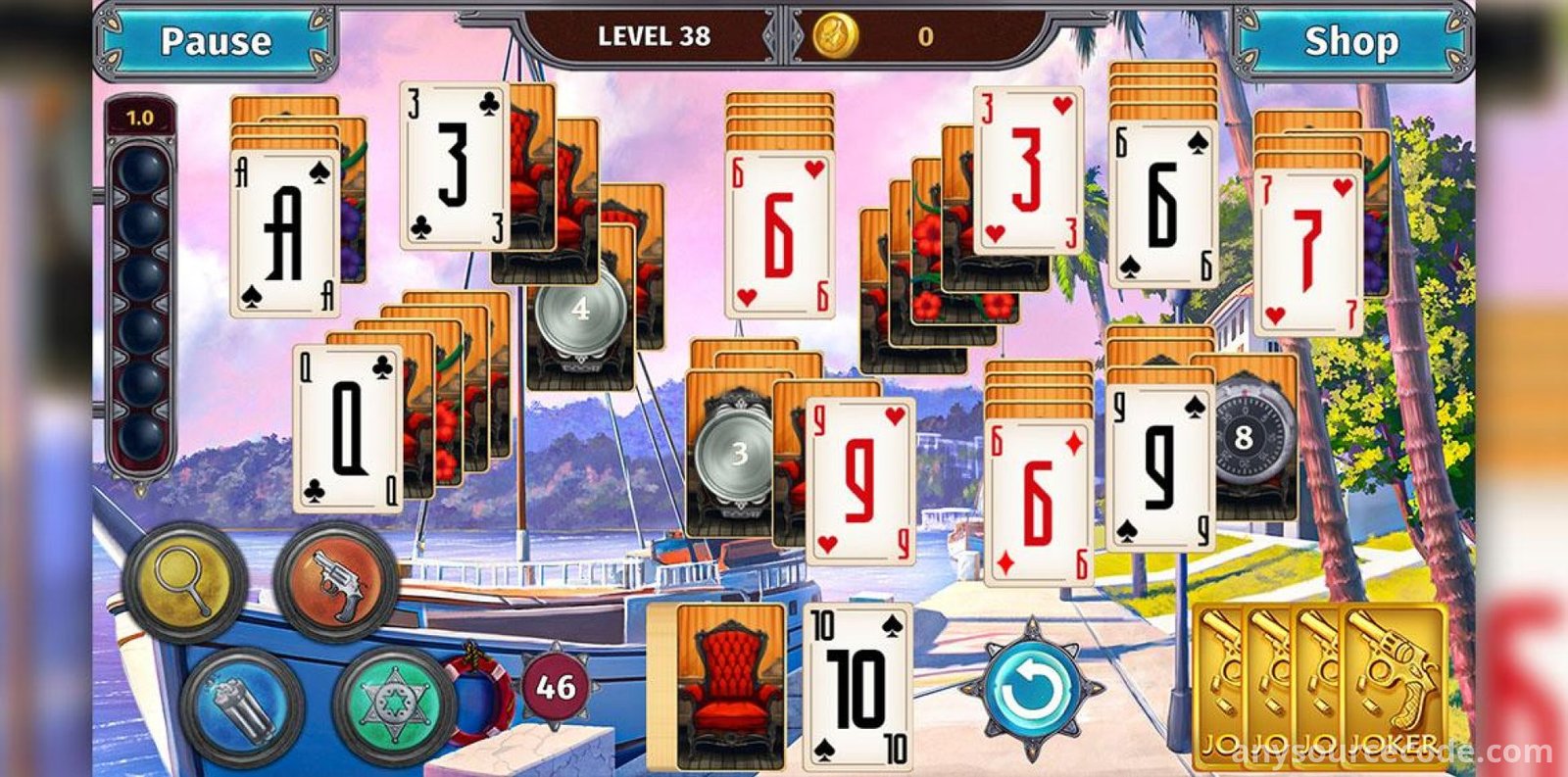
Task: Select the 6 of Hearts card
Action: (779, 235)
